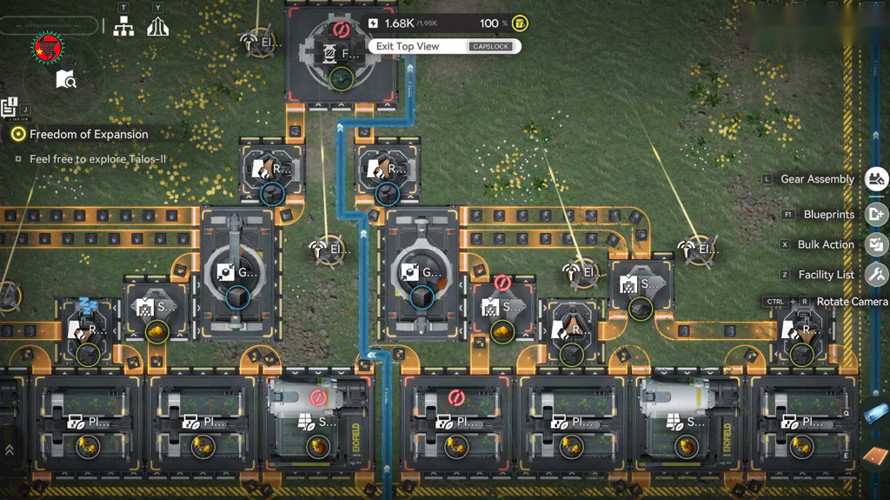Image resolution: width=890 pixels, height=500 pixels.
Task: Open the hierarchy tree icon
Action: [x=124, y=27]
